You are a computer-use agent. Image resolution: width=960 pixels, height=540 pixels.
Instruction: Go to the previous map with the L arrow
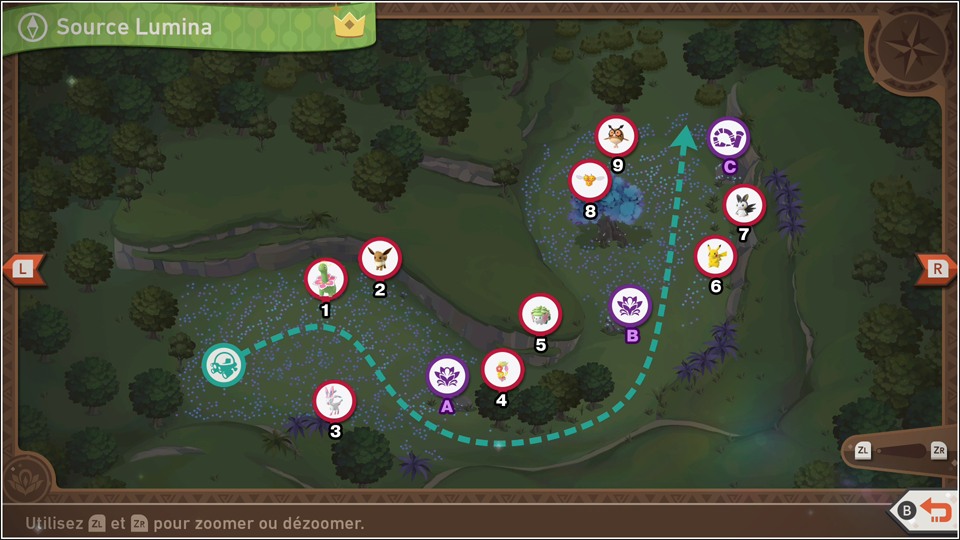coord(22,268)
